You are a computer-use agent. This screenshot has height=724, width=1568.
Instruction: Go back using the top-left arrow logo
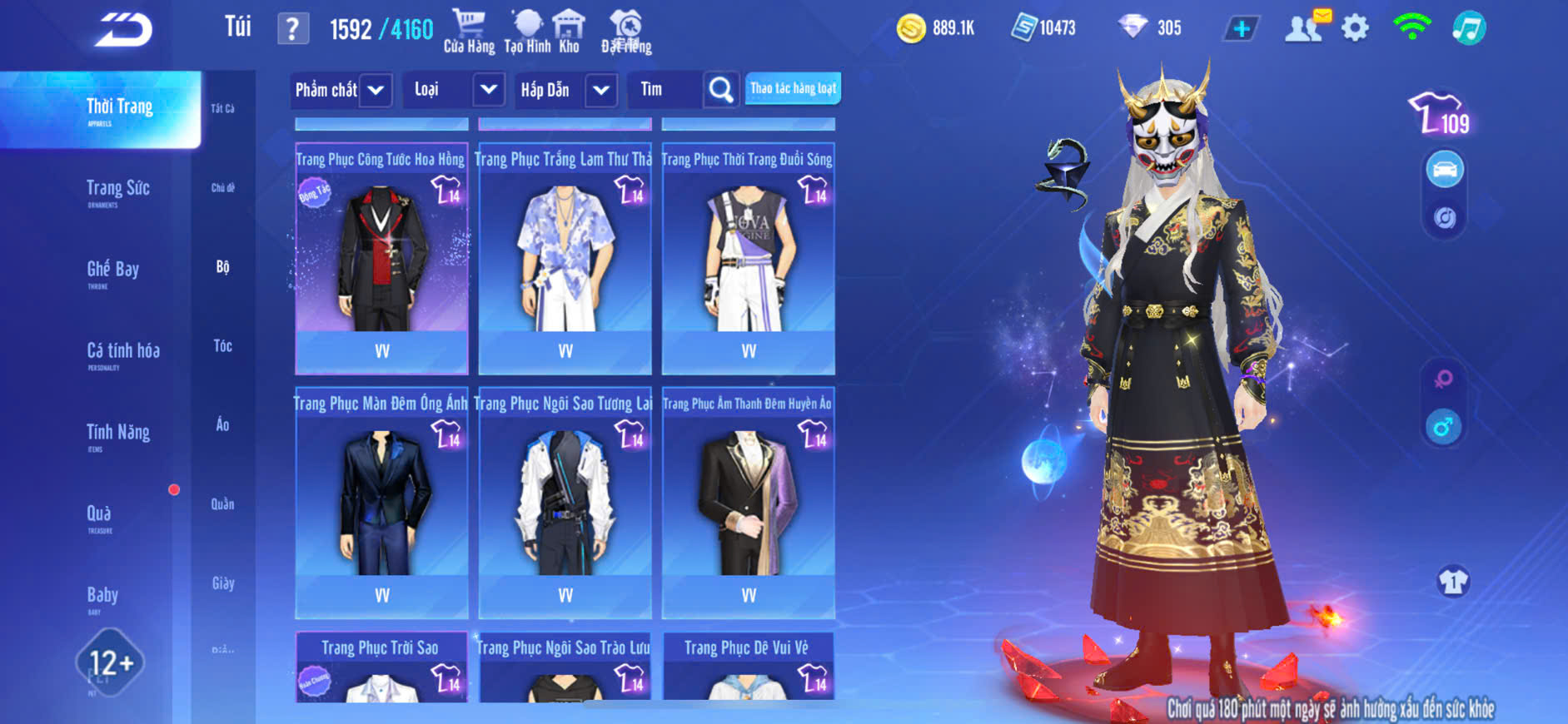tap(123, 30)
